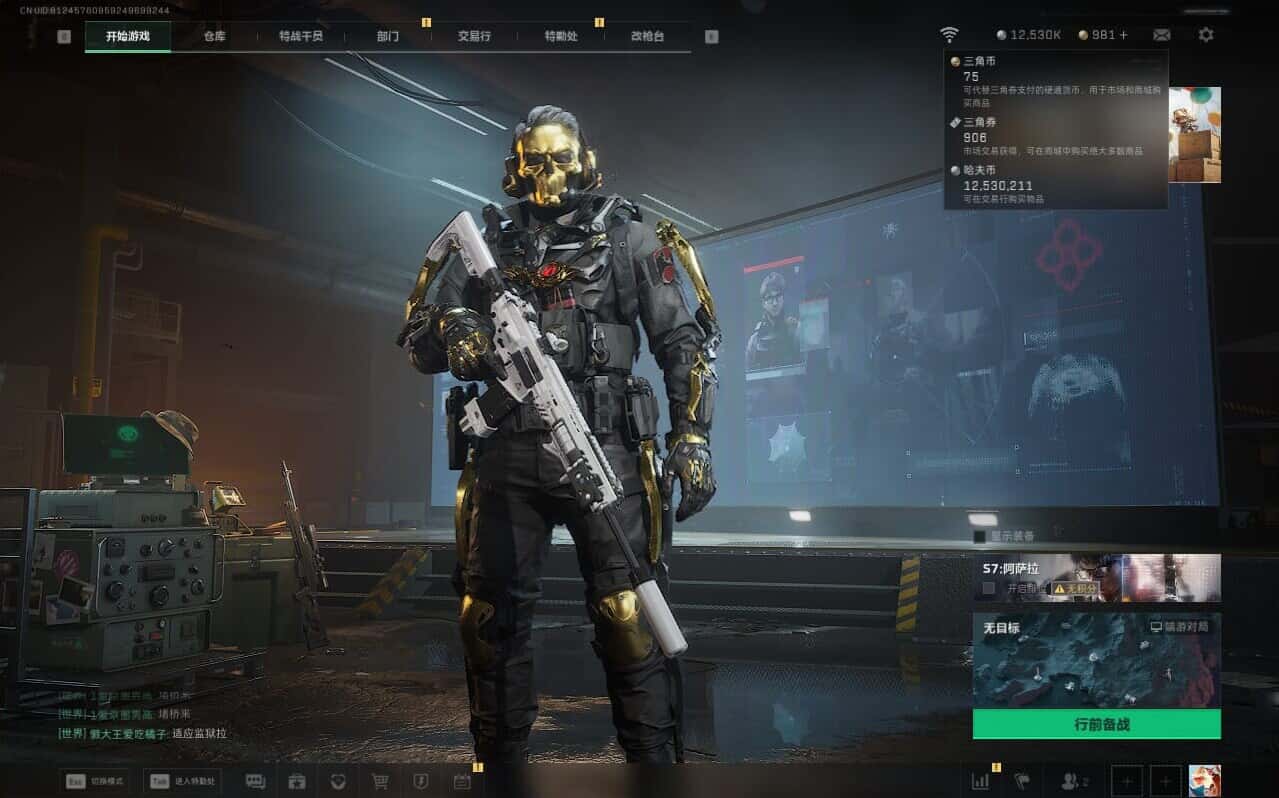Open the 特战干员 operators tab
The width and height of the screenshot is (1279, 798).
pyautogui.click(x=301, y=36)
